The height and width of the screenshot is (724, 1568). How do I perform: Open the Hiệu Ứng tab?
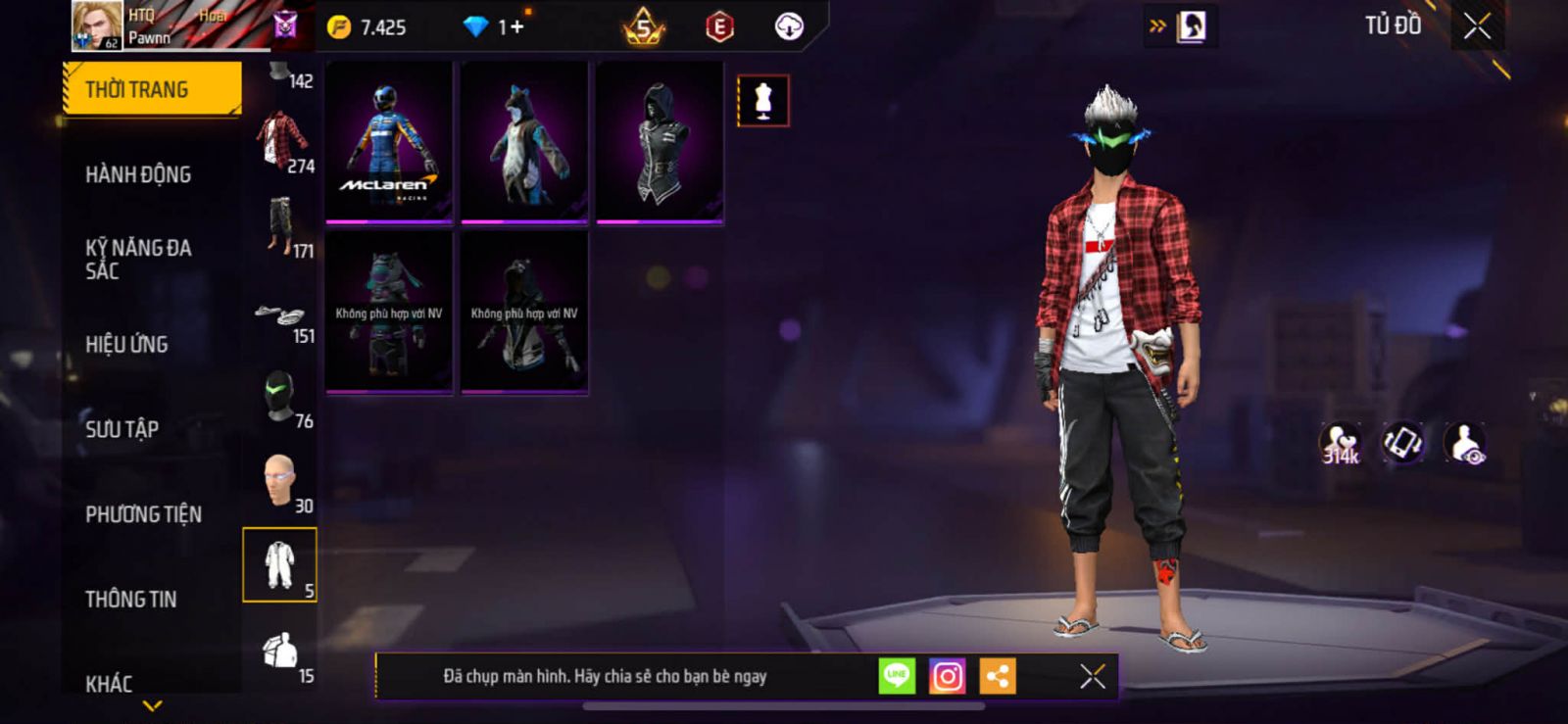(x=126, y=344)
